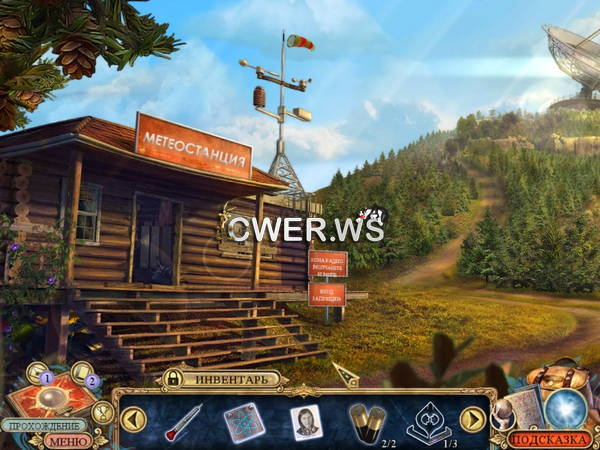The image size is (600, 450).
Task: Select the blue pattern tile in inventory
Action: (244, 421)
